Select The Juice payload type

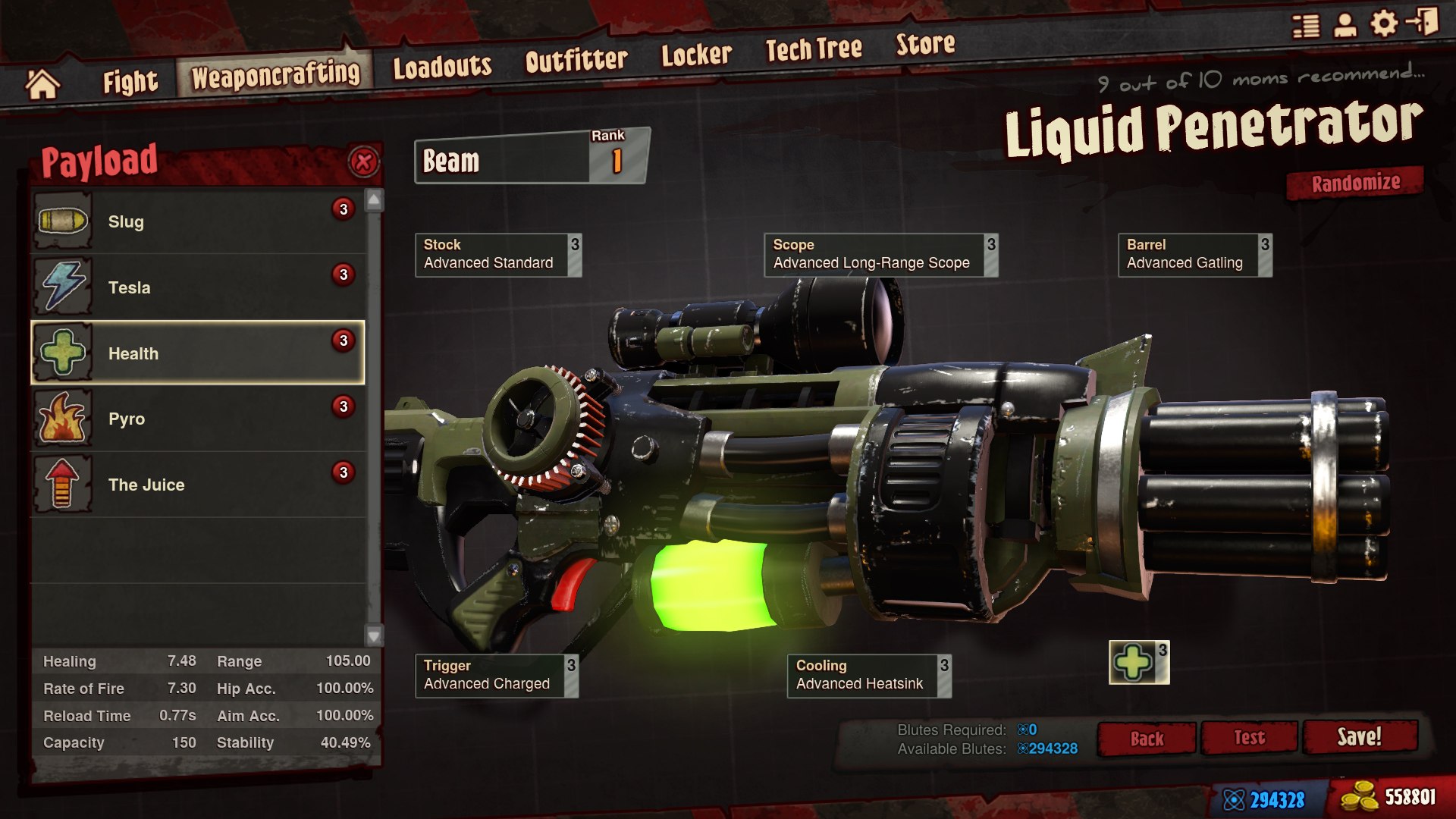197,484
